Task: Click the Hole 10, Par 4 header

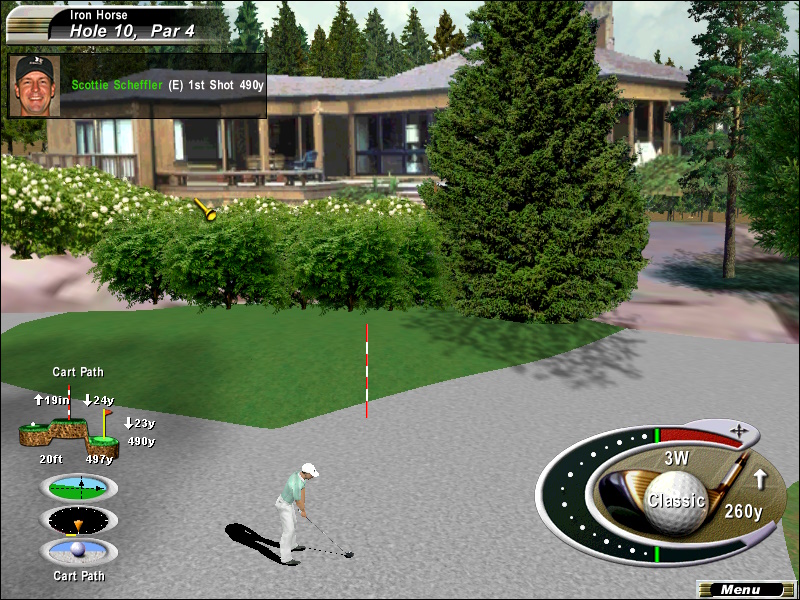Action: (132, 31)
